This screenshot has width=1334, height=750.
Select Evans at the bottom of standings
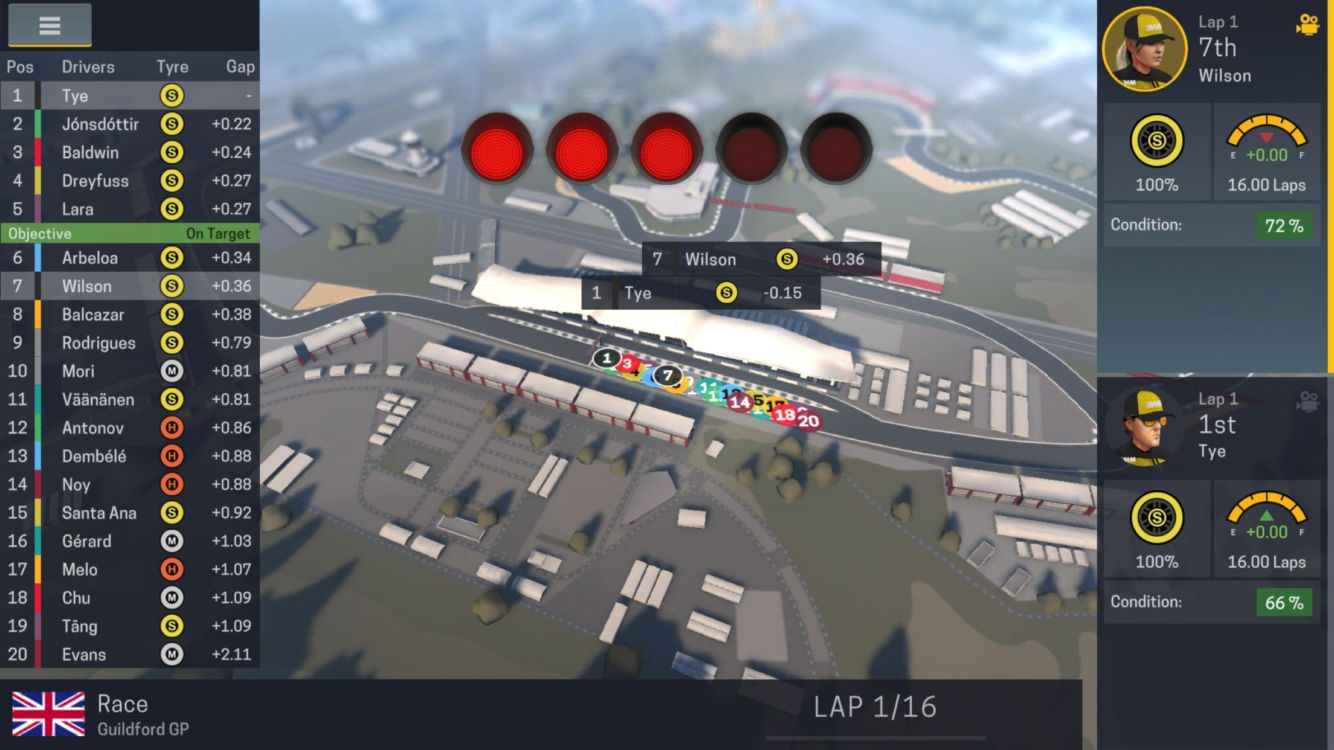(129, 654)
